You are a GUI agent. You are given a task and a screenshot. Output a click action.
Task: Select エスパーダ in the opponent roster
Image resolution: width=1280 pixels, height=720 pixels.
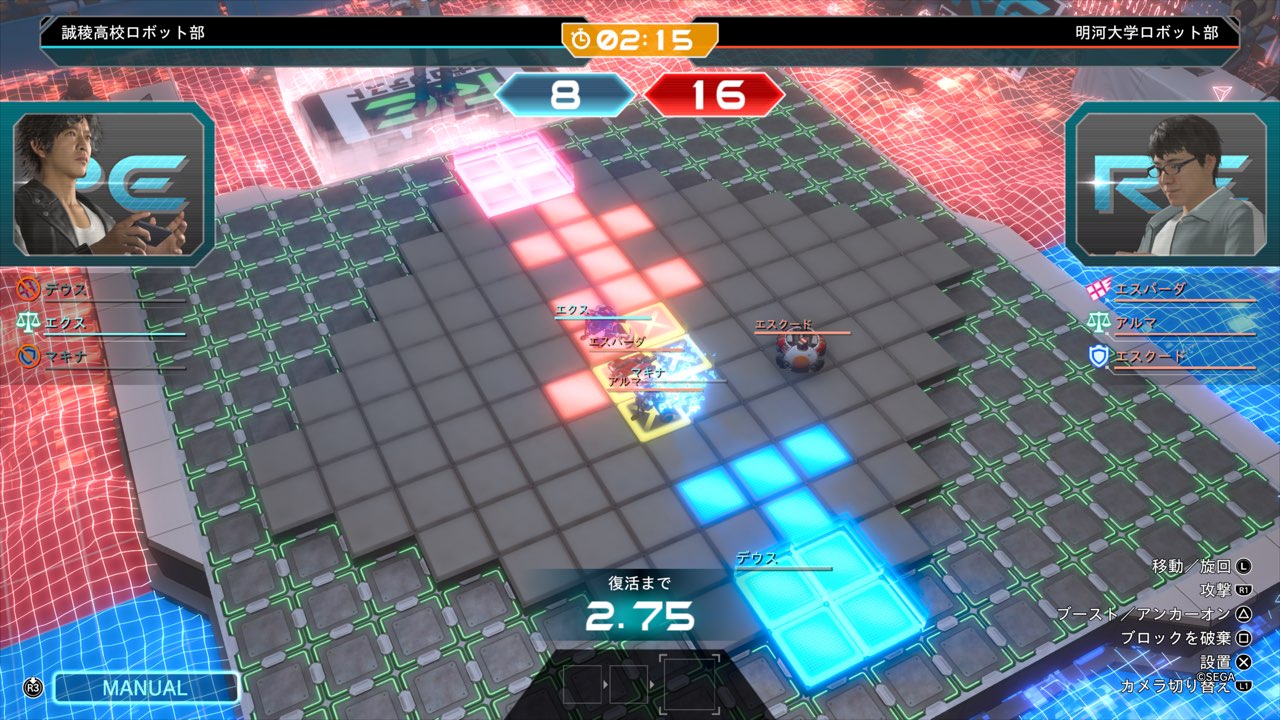pyautogui.click(x=1150, y=290)
